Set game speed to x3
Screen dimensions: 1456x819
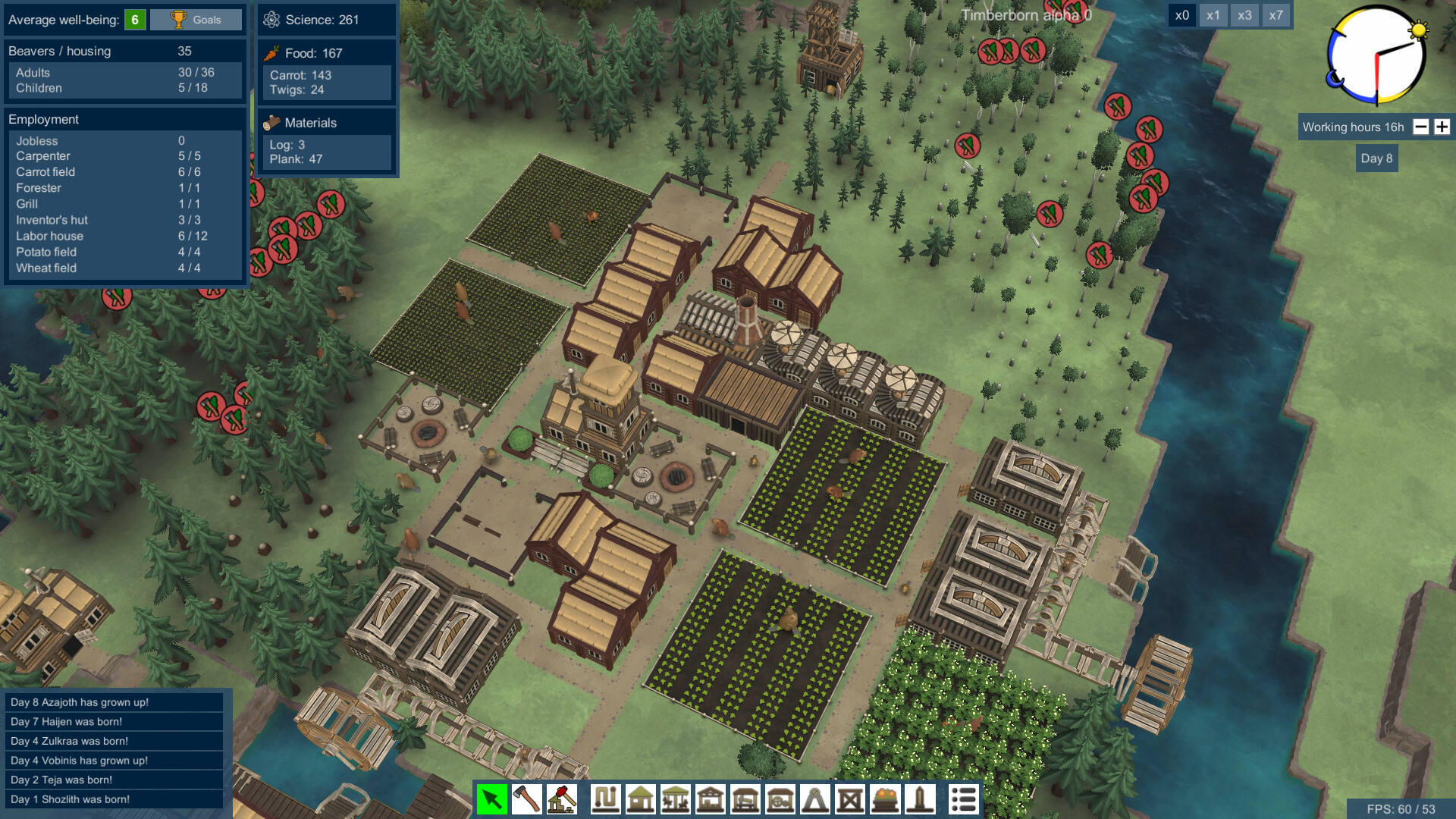tap(1244, 15)
